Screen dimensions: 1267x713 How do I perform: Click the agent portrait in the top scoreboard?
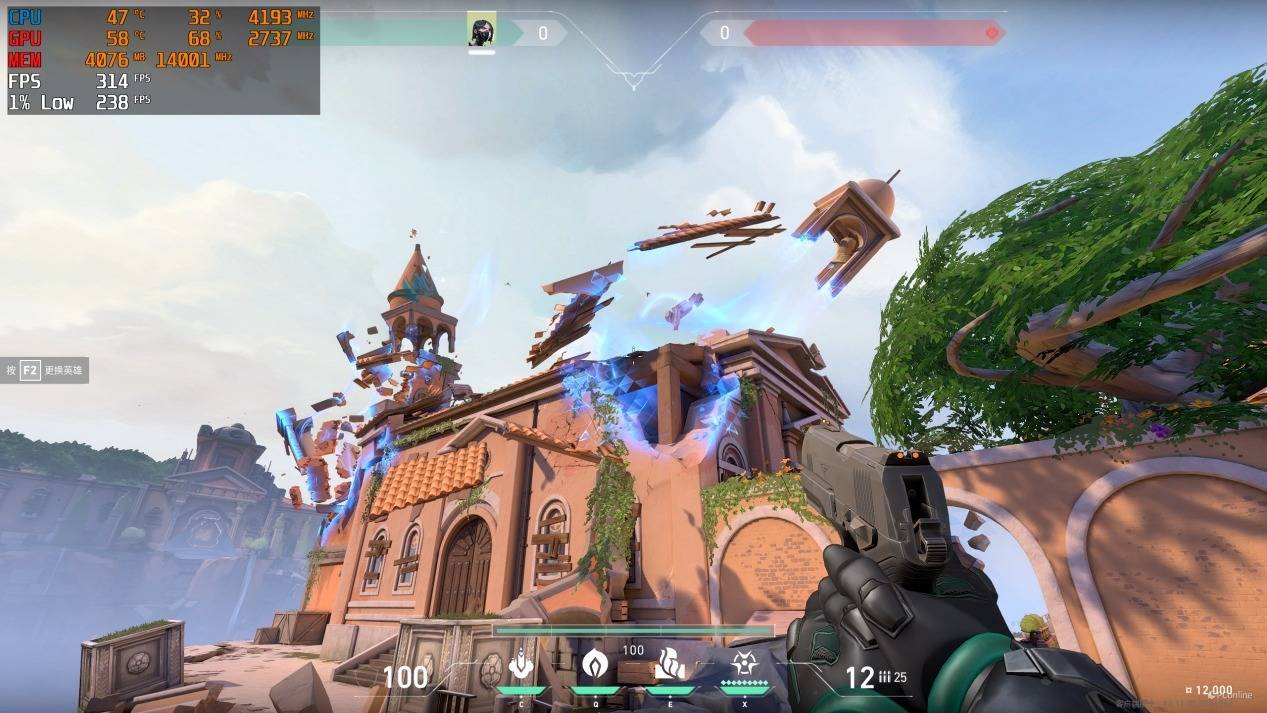click(x=481, y=31)
